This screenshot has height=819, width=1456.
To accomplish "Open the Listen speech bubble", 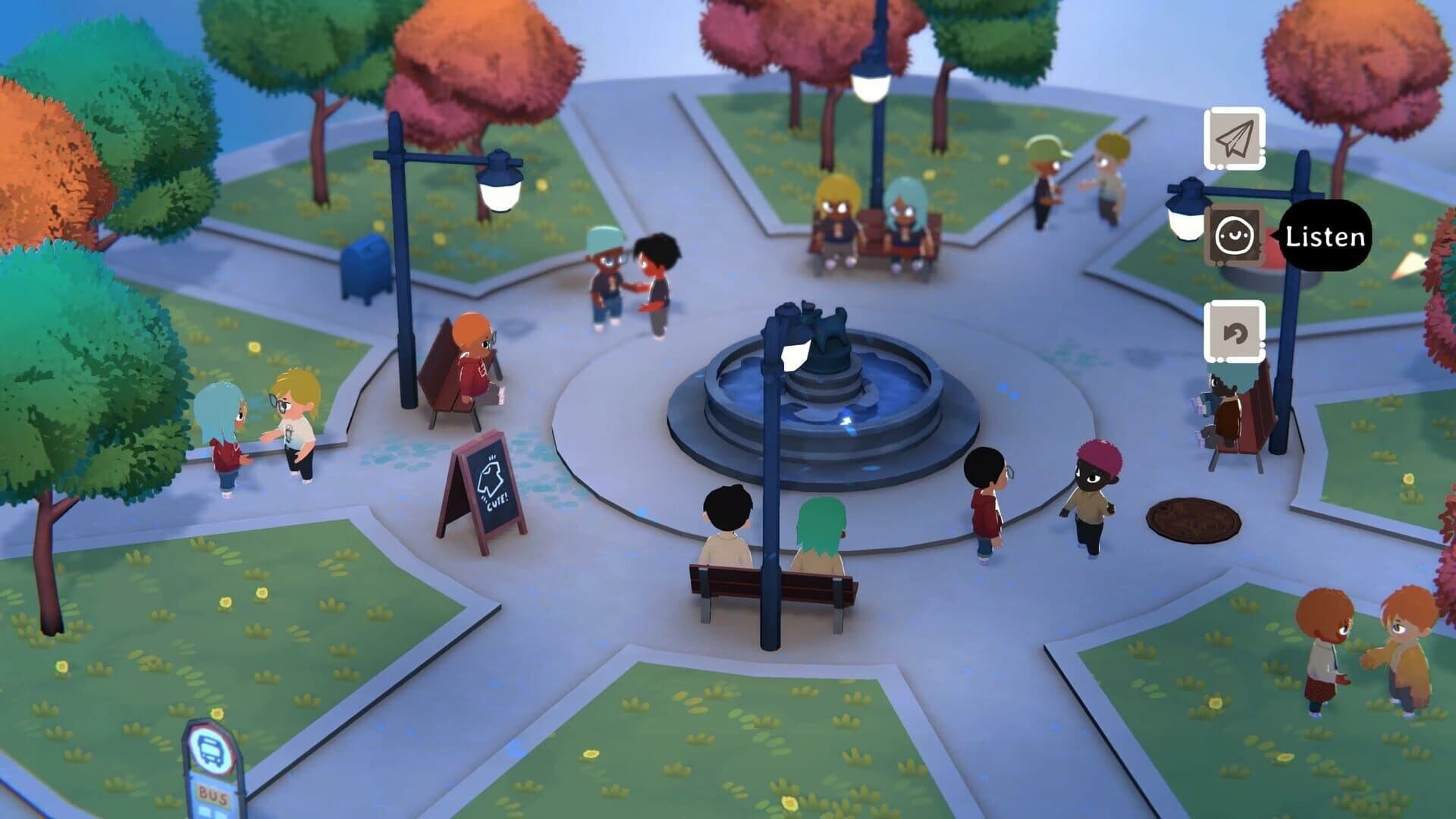I will point(1326,237).
